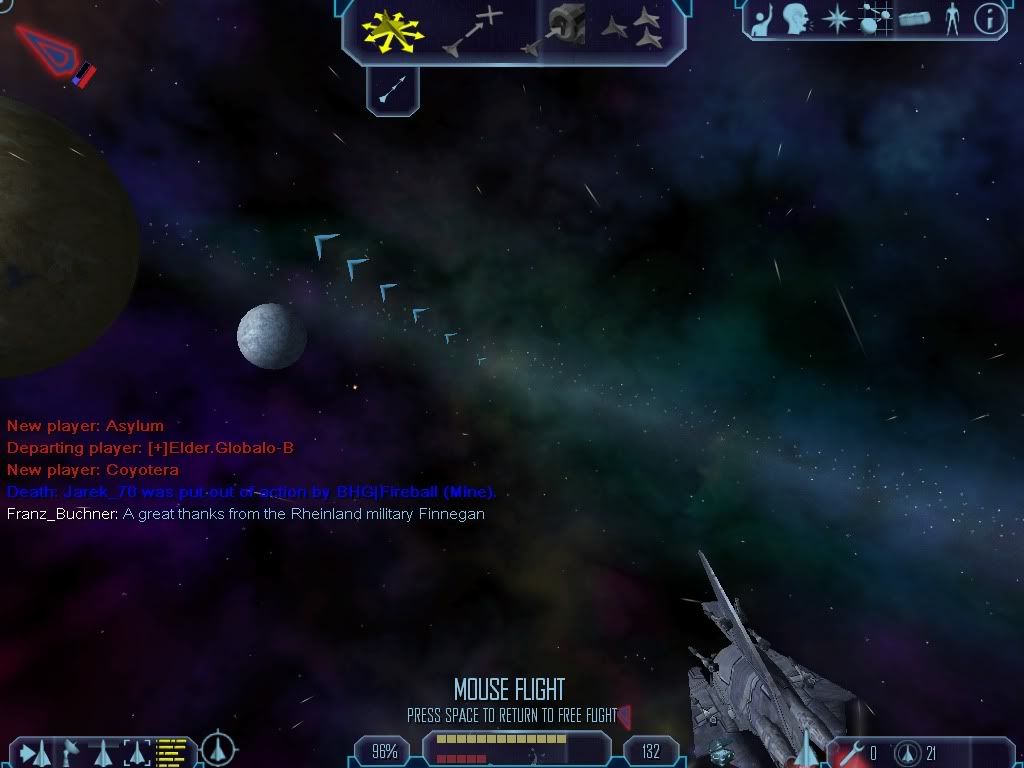The image size is (1024, 768).
Task: Open the waving-person request menu
Action: (x=760, y=19)
